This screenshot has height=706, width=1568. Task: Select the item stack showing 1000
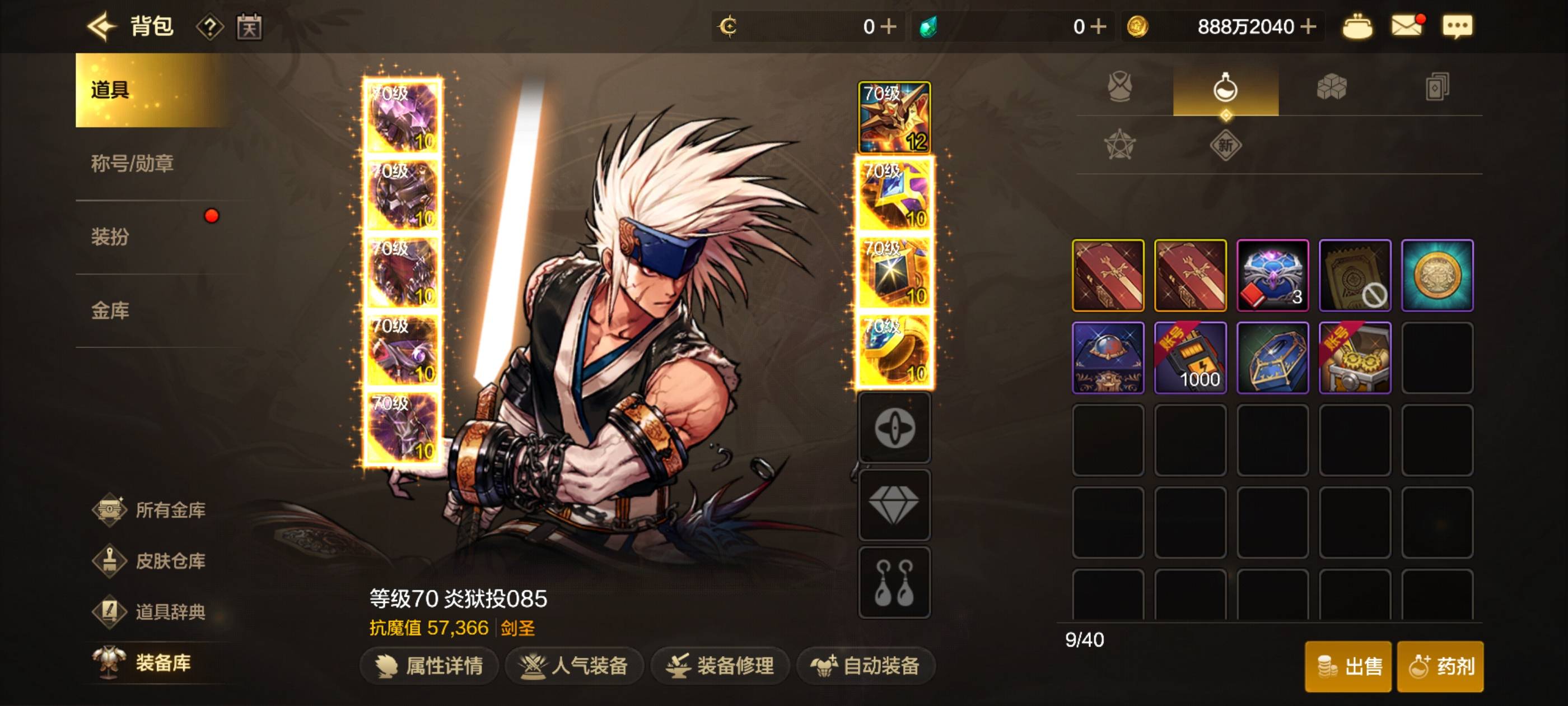pyautogui.click(x=1190, y=357)
